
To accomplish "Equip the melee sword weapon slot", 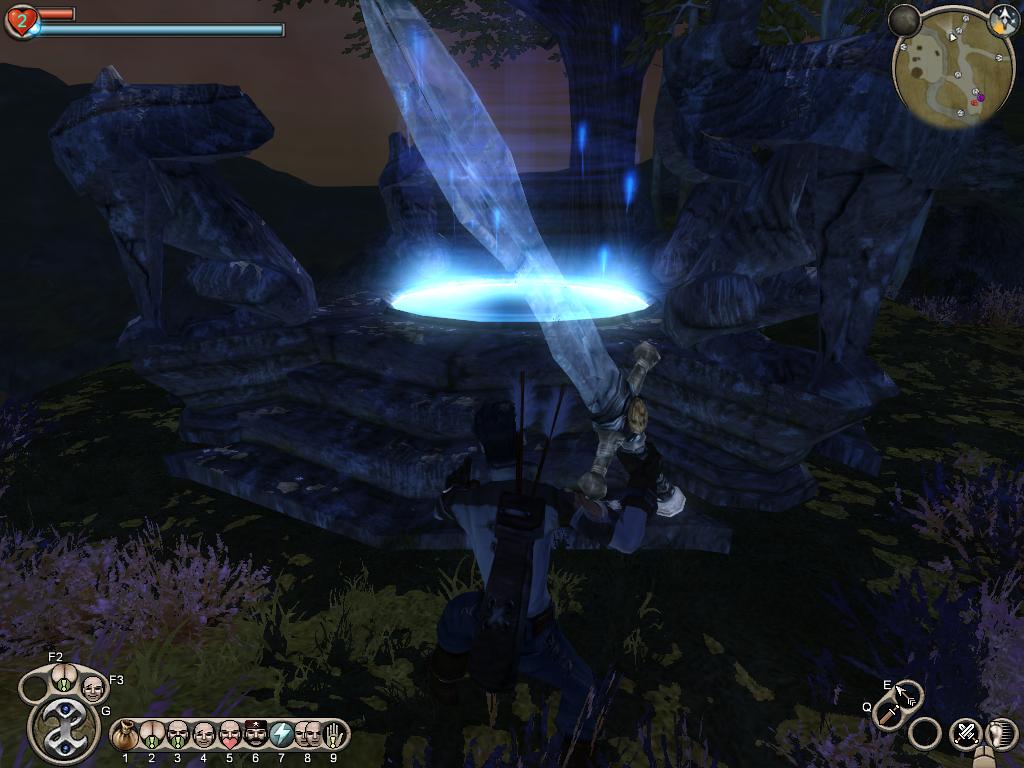I will [889, 714].
